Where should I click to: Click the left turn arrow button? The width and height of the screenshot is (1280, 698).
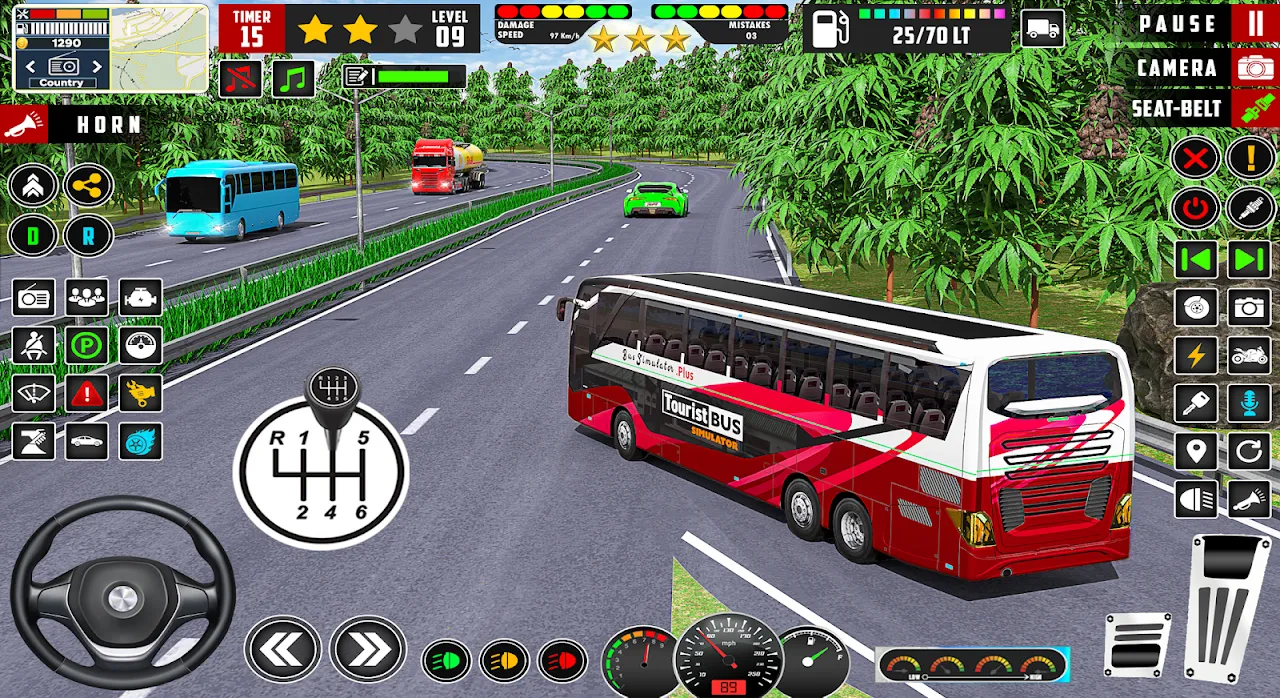(x=282, y=651)
